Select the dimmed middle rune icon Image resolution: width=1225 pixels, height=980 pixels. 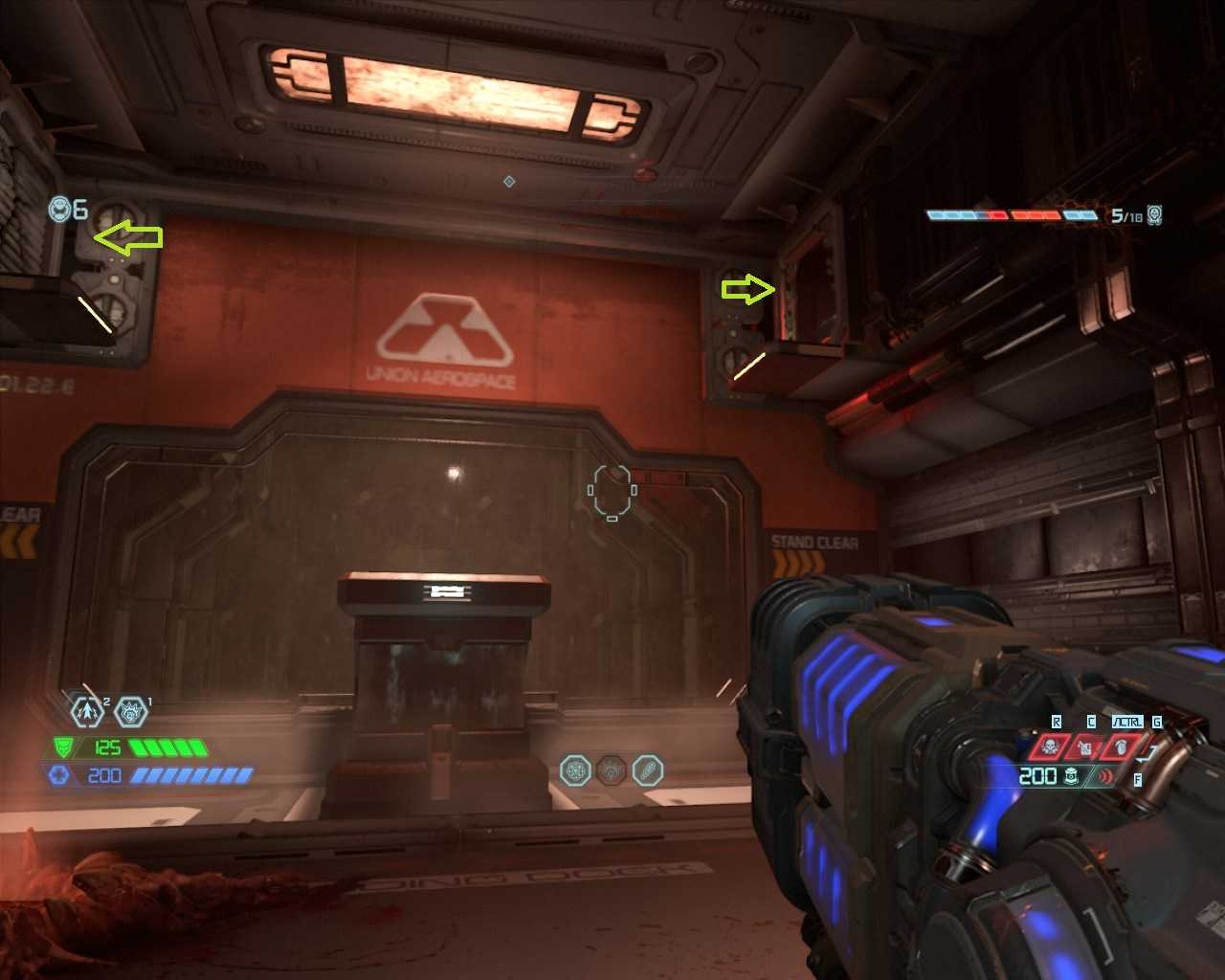click(x=612, y=769)
